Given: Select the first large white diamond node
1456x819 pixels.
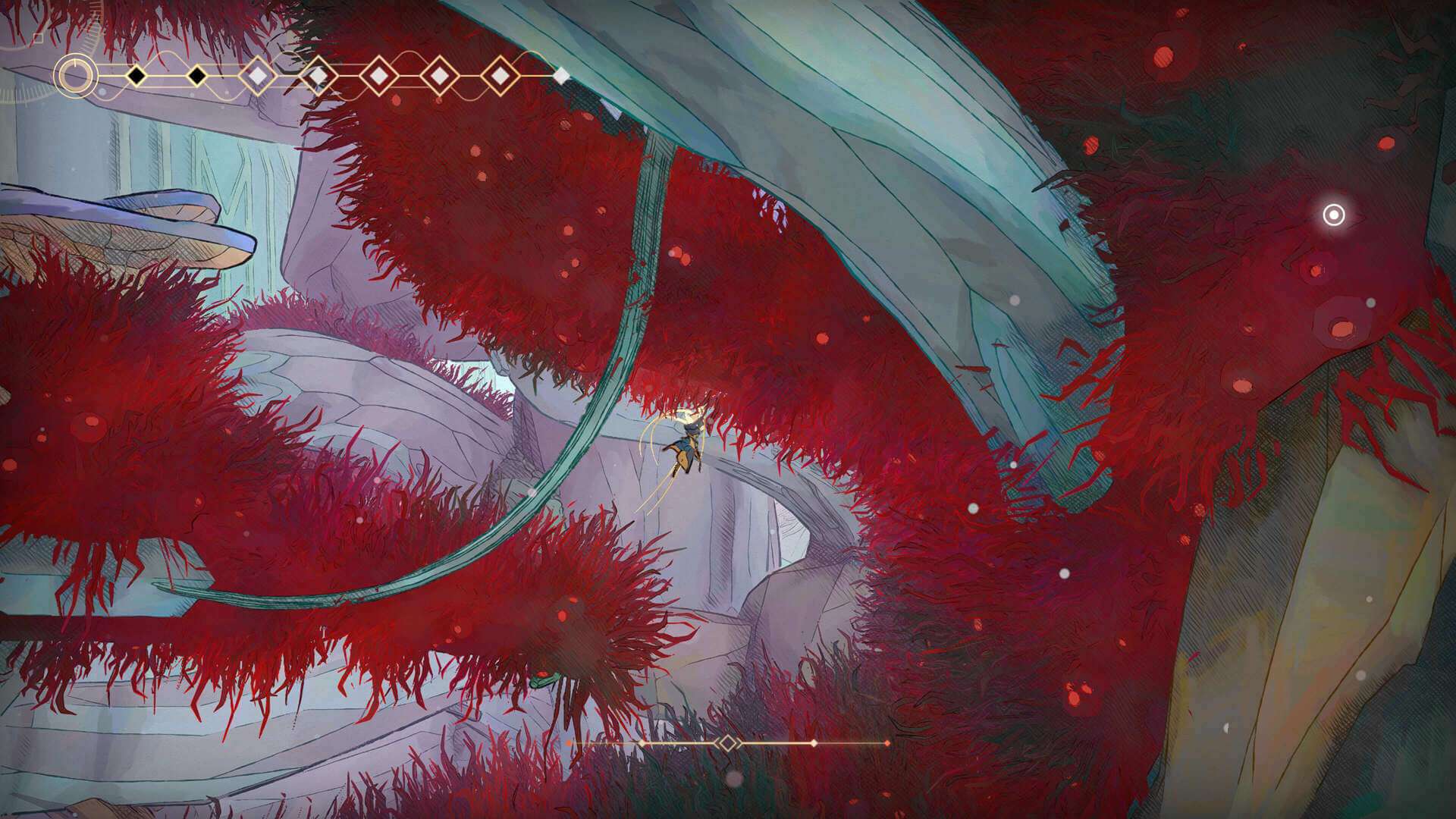Looking at the screenshot, I should [x=256, y=76].
